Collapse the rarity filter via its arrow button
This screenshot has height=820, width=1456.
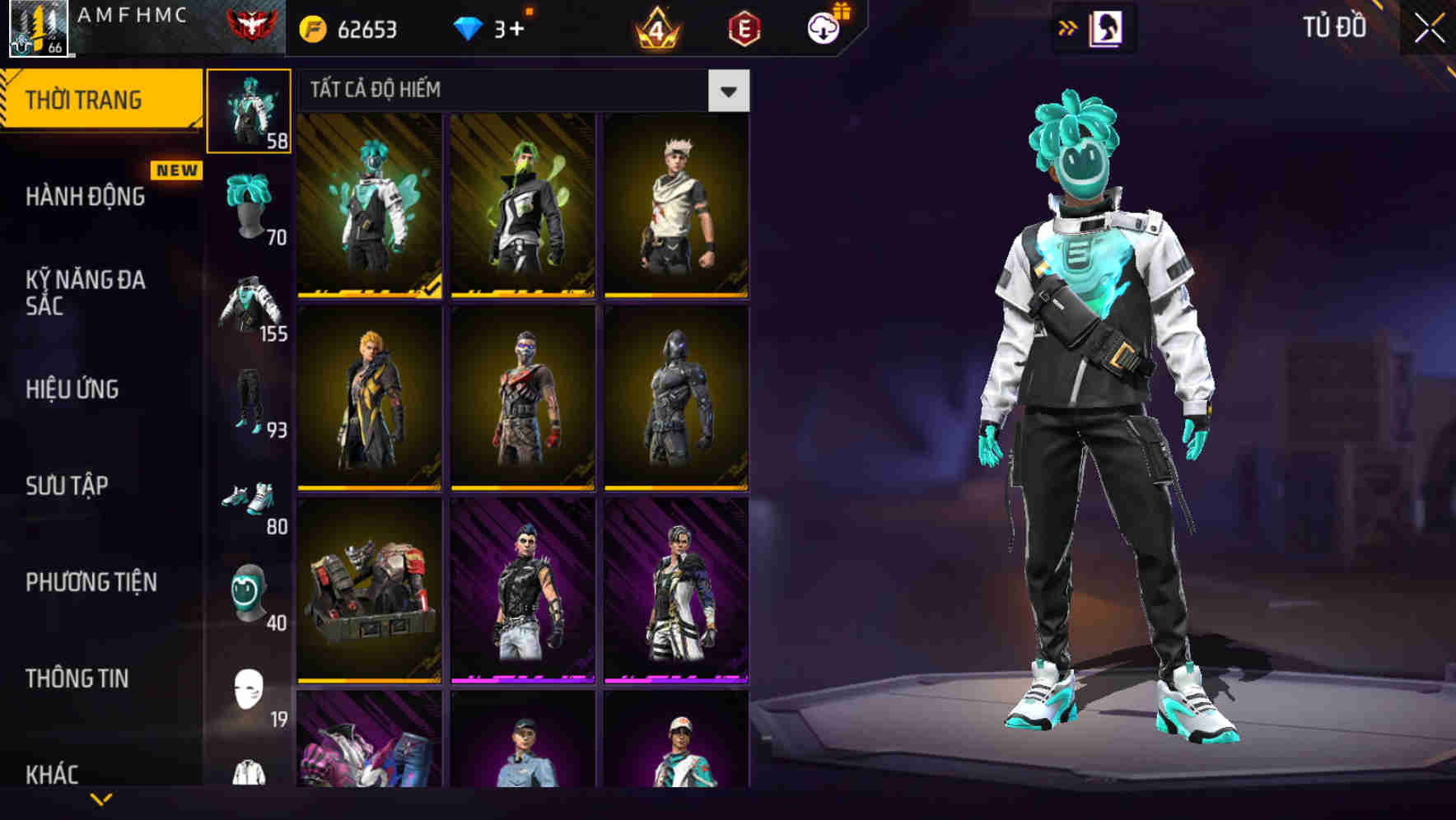[728, 91]
